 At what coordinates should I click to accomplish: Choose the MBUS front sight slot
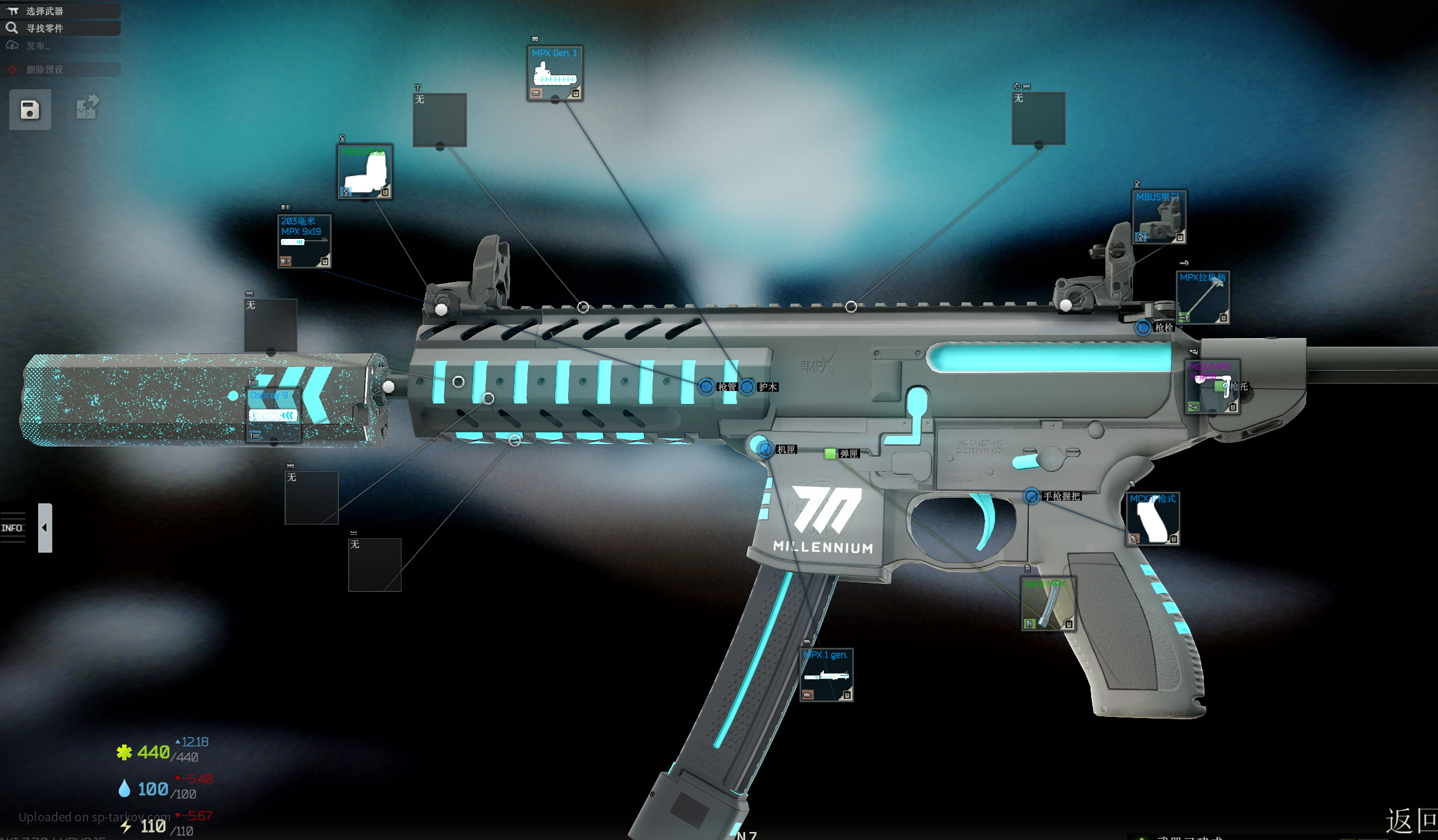pyautogui.click(x=365, y=172)
